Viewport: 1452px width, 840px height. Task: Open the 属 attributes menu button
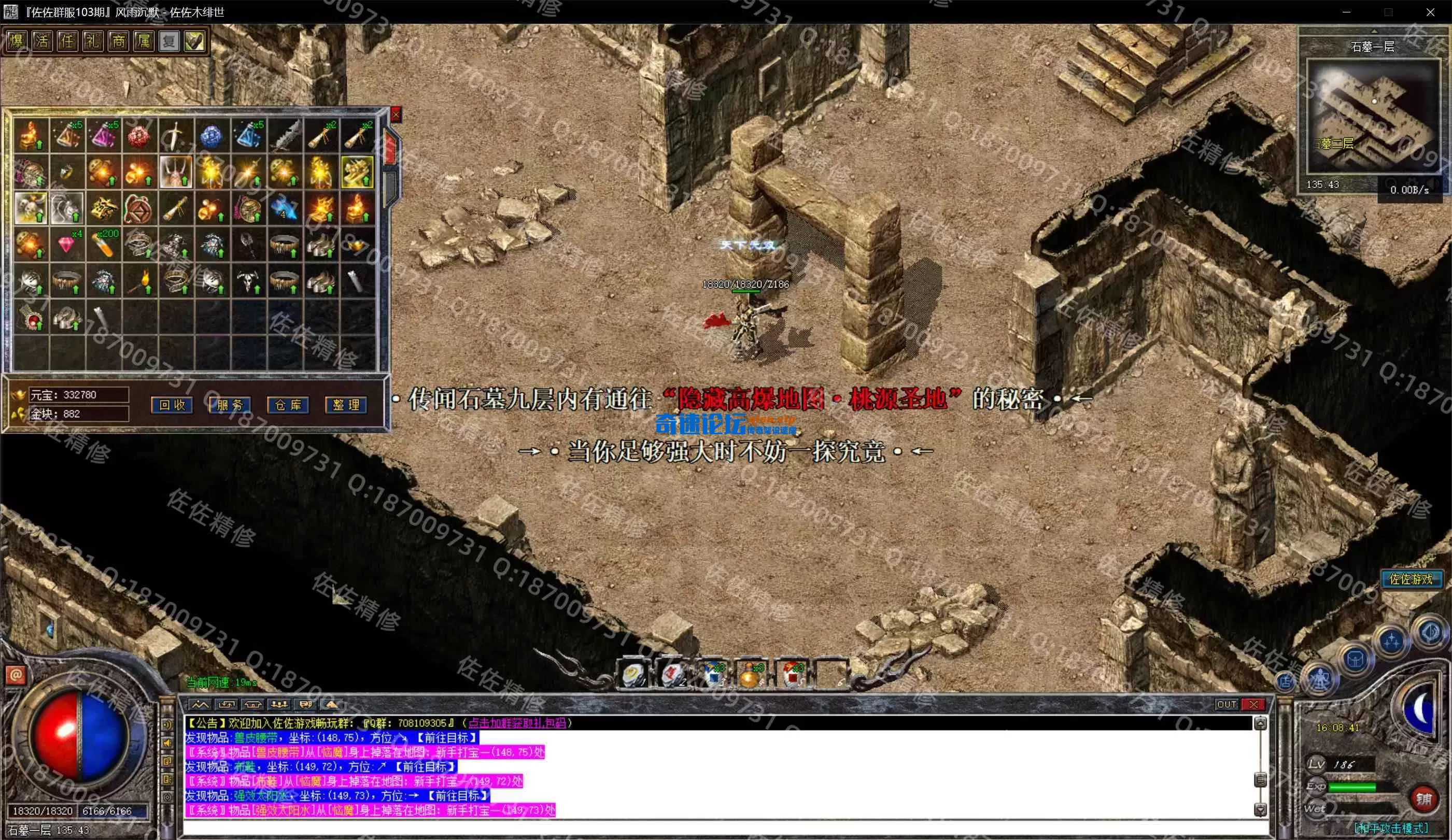pos(144,41)
